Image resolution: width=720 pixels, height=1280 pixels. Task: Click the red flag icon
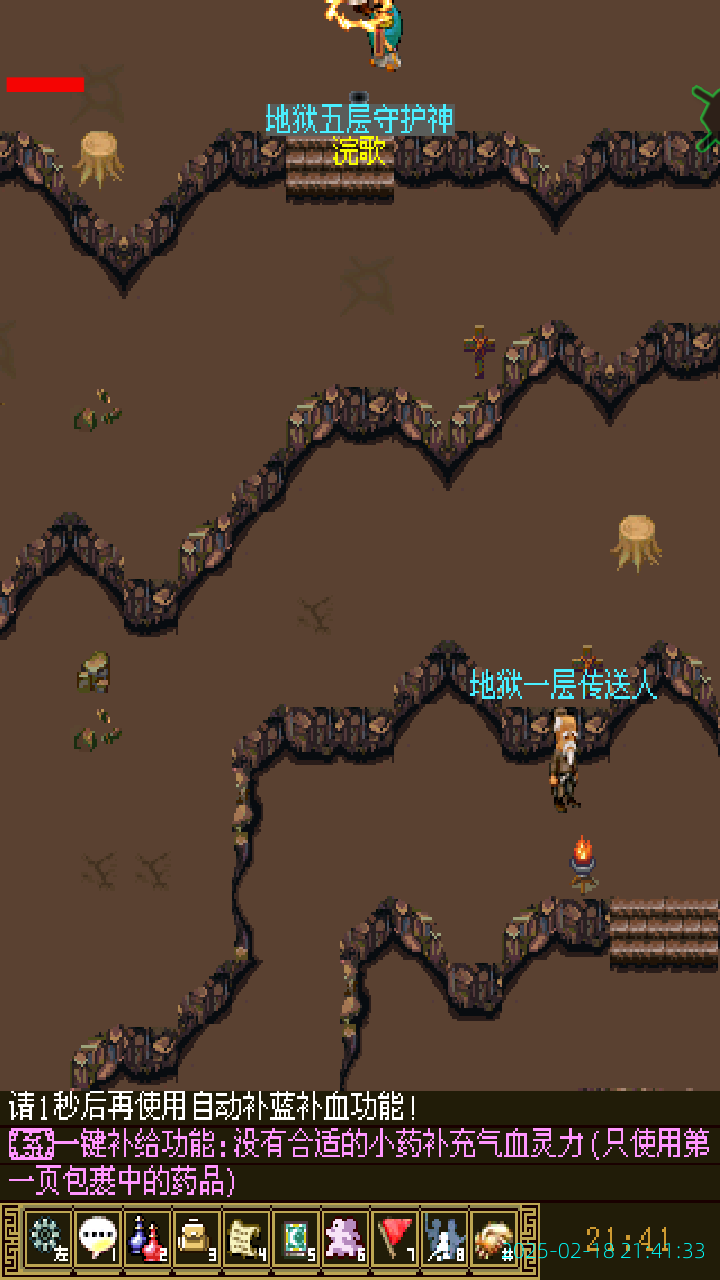pos(395,1238)
